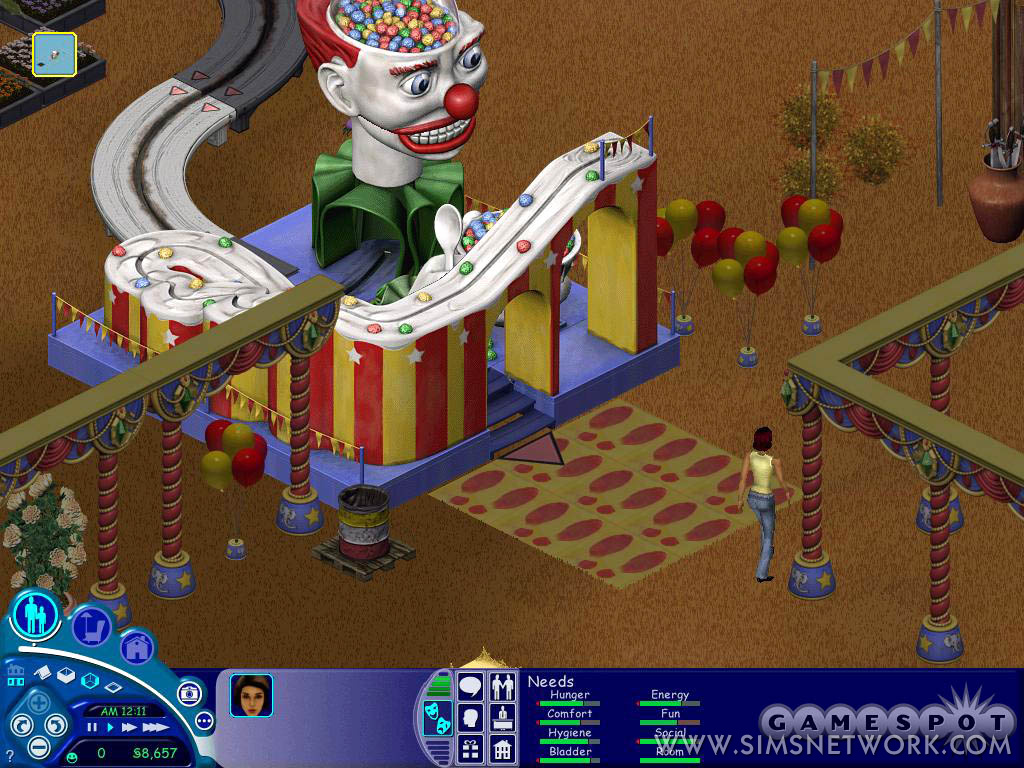Image resolution: width=1024 pixels, height=768 pixels.
Task: Set game speed to double fast-forward
Action: [129, 728]
